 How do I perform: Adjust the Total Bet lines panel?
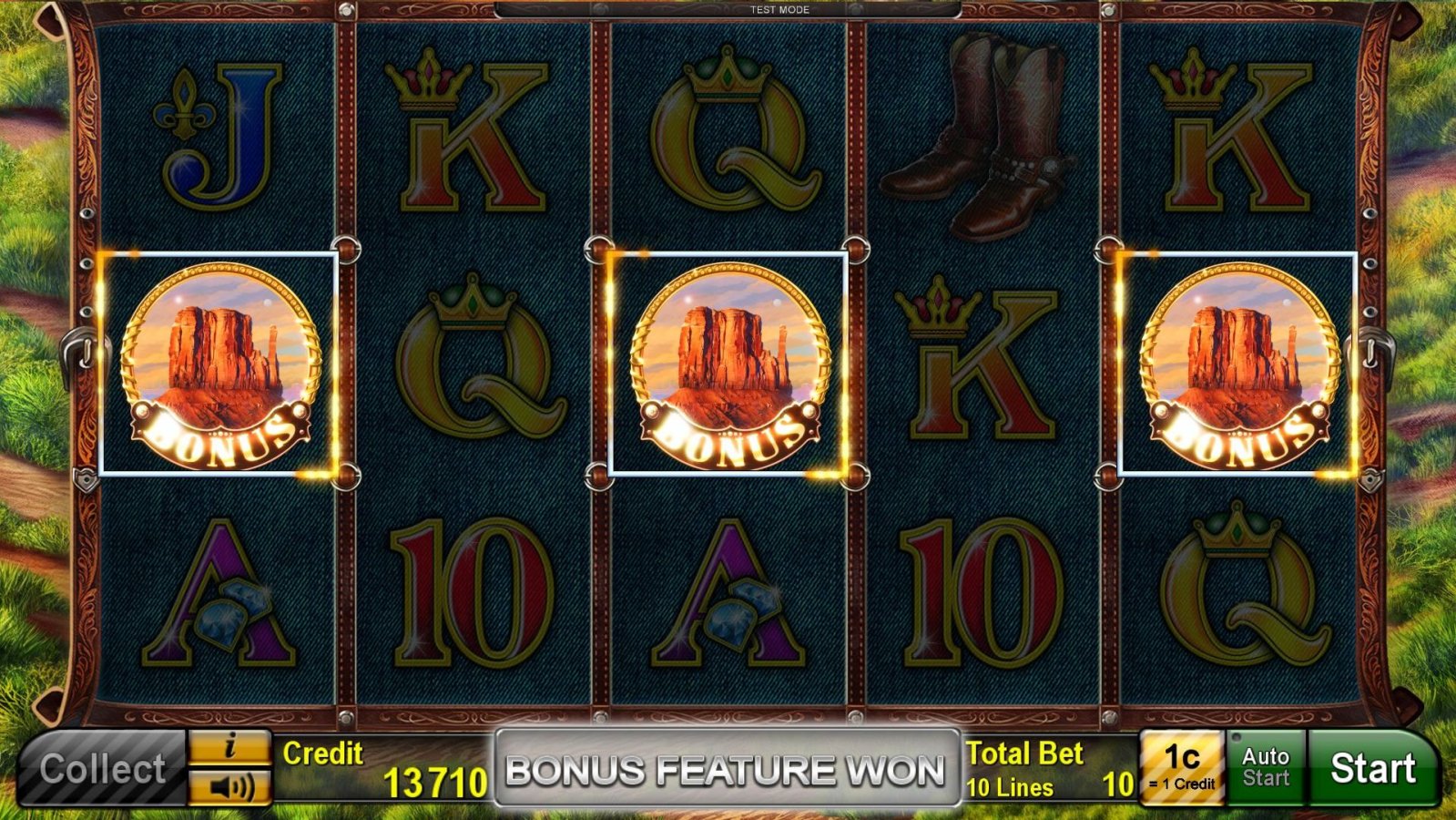click(x=1050, y=770)
